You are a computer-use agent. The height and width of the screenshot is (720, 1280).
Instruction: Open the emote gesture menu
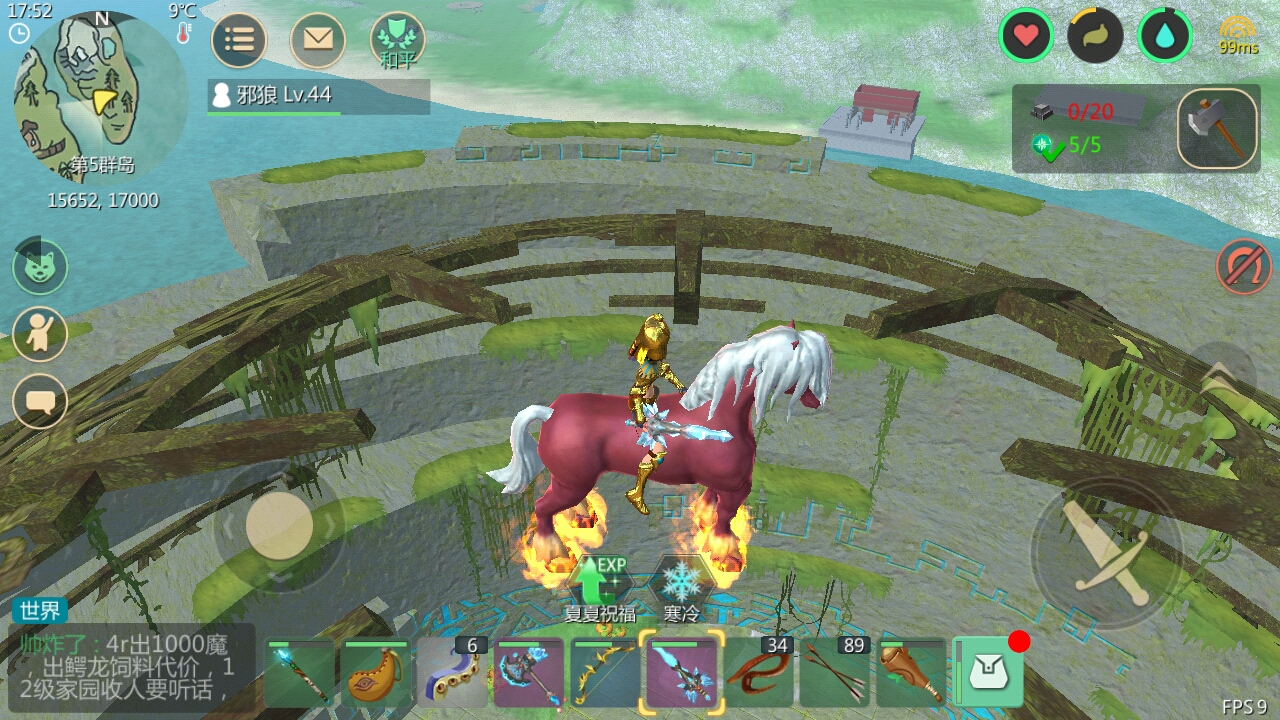click(x=40, y=334)
